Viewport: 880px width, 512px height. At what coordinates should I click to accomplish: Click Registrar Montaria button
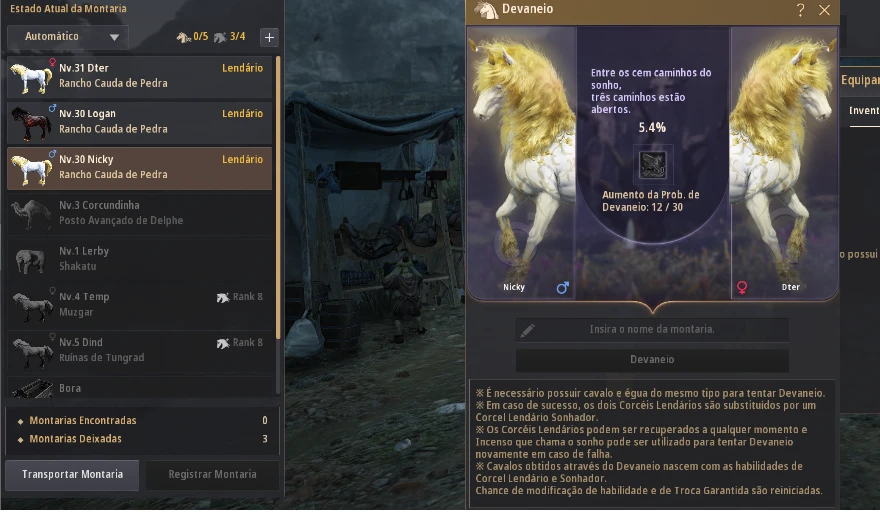212,475
